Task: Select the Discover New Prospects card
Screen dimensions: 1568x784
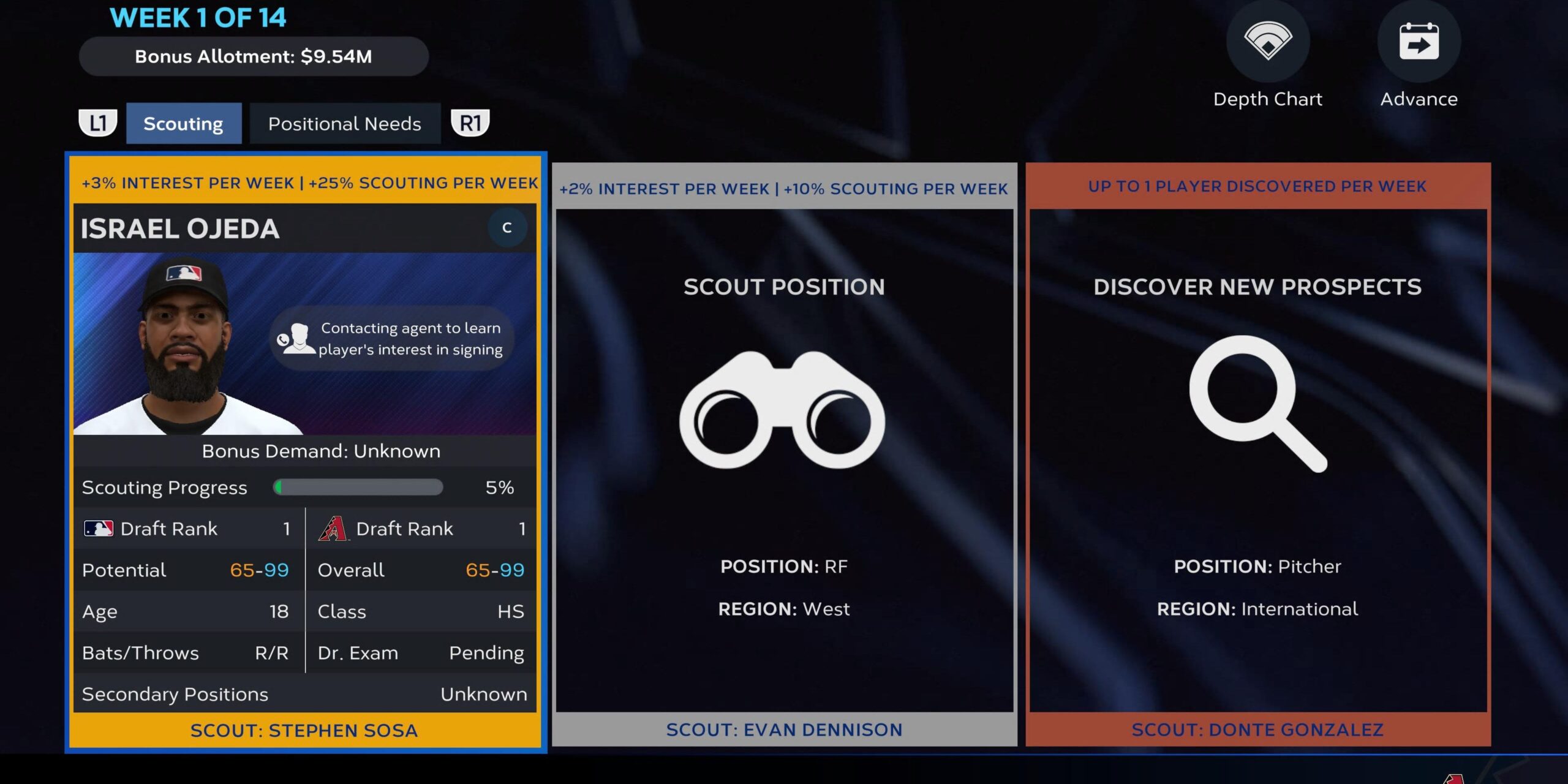Action: click(x=1257, y=453)
